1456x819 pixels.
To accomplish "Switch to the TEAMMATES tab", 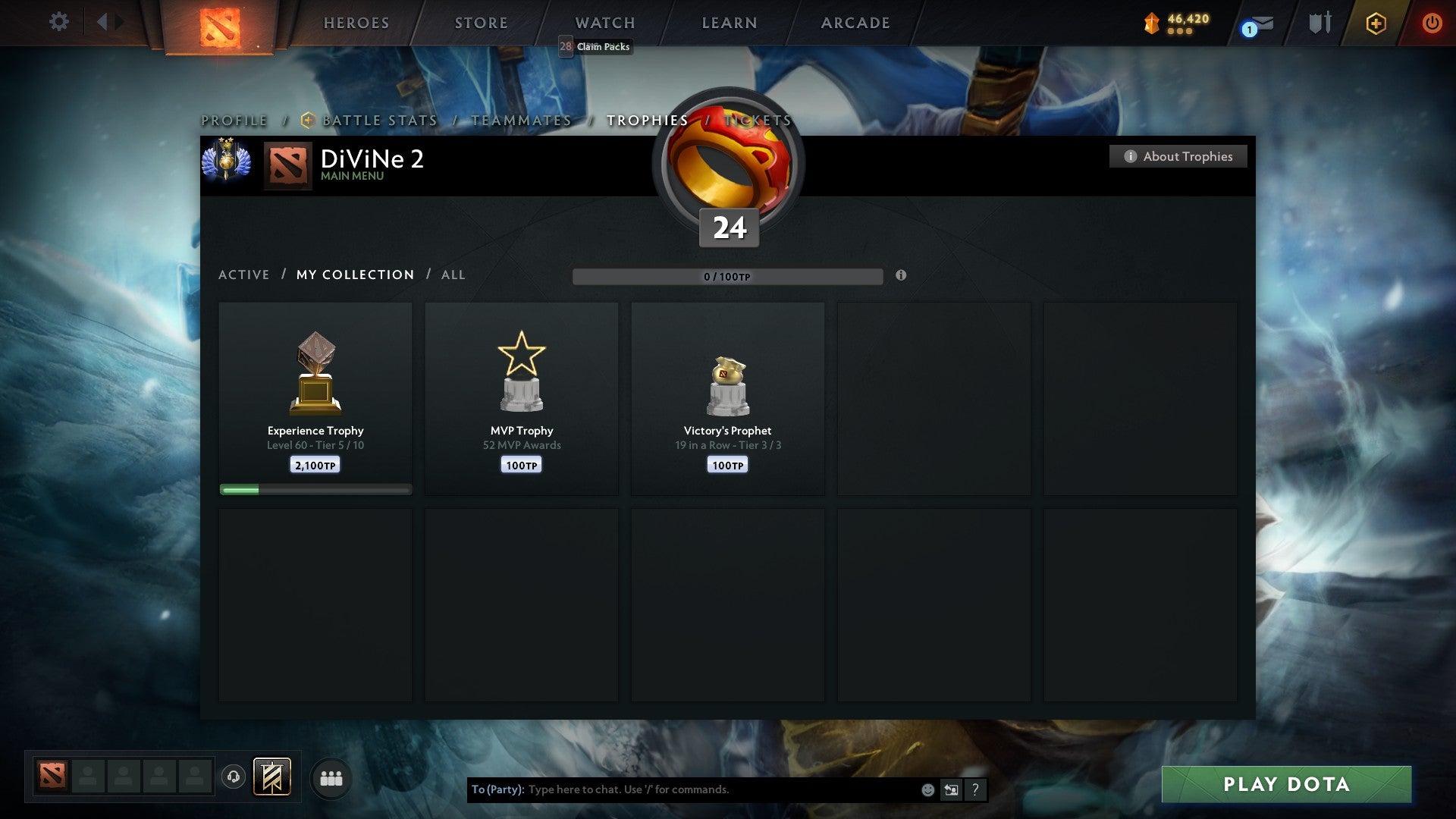I will (x=522, y=120).
